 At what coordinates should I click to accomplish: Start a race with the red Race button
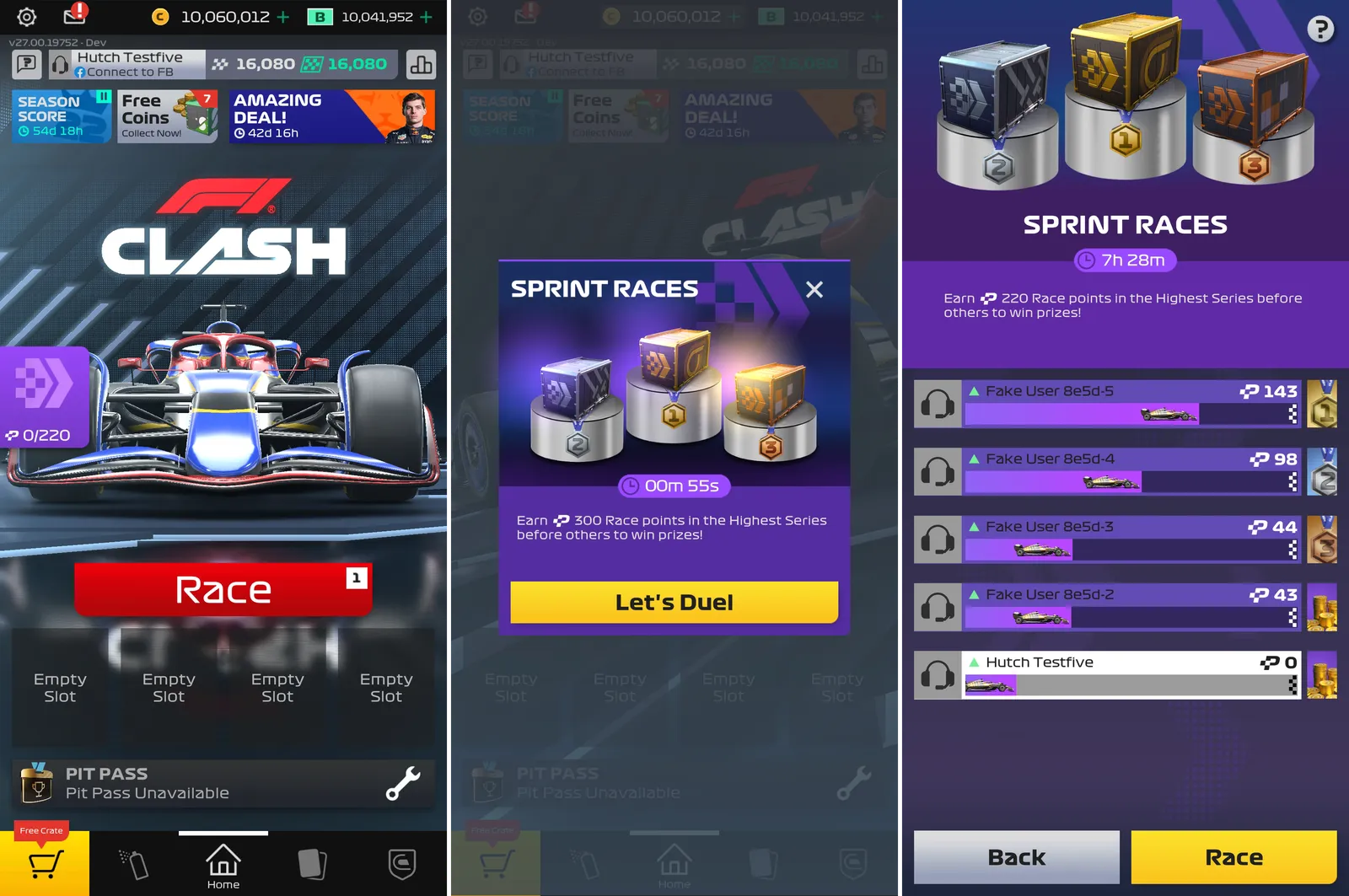tap(223, 589)
